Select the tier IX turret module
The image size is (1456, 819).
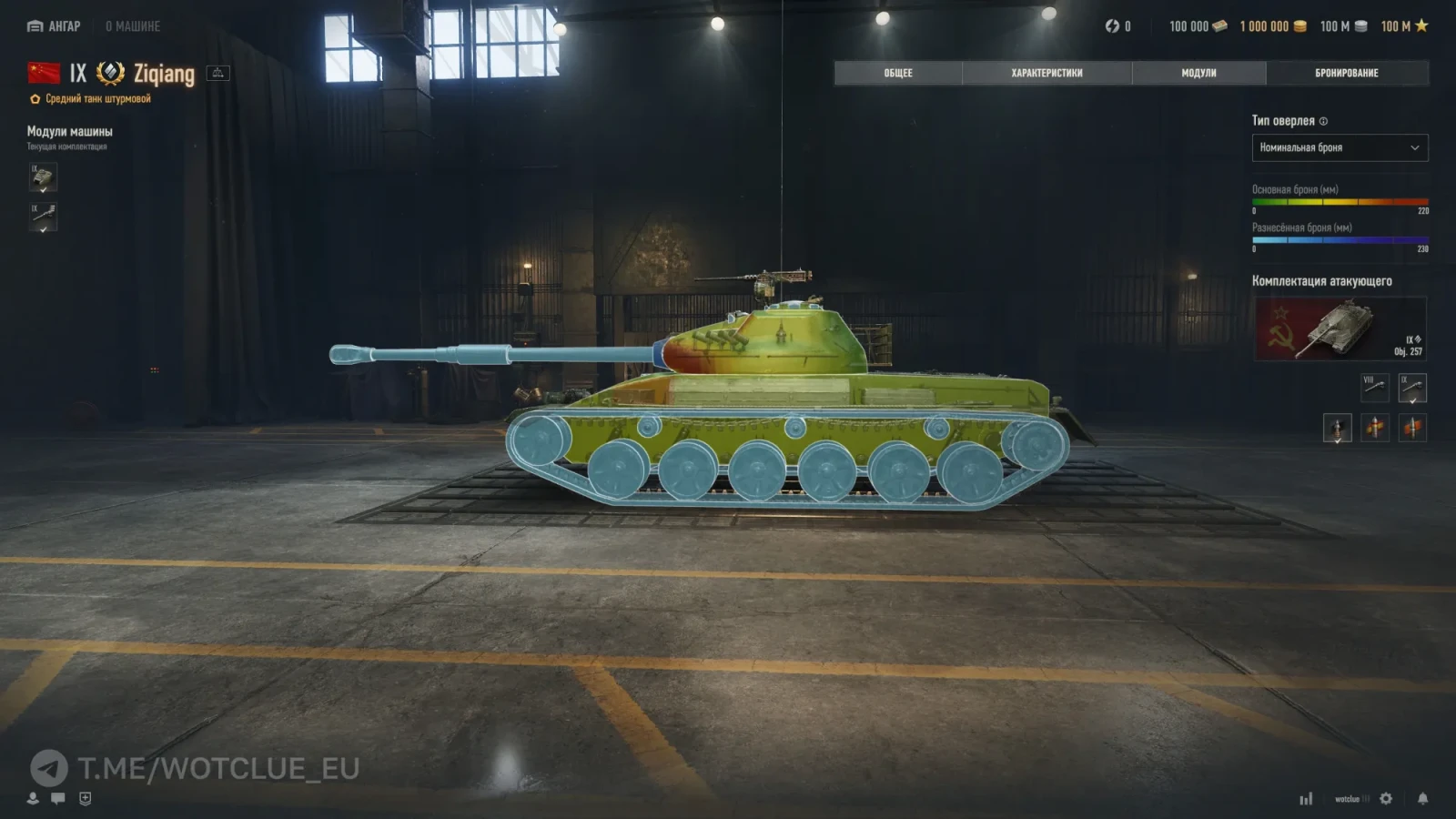tap(43, 177)
